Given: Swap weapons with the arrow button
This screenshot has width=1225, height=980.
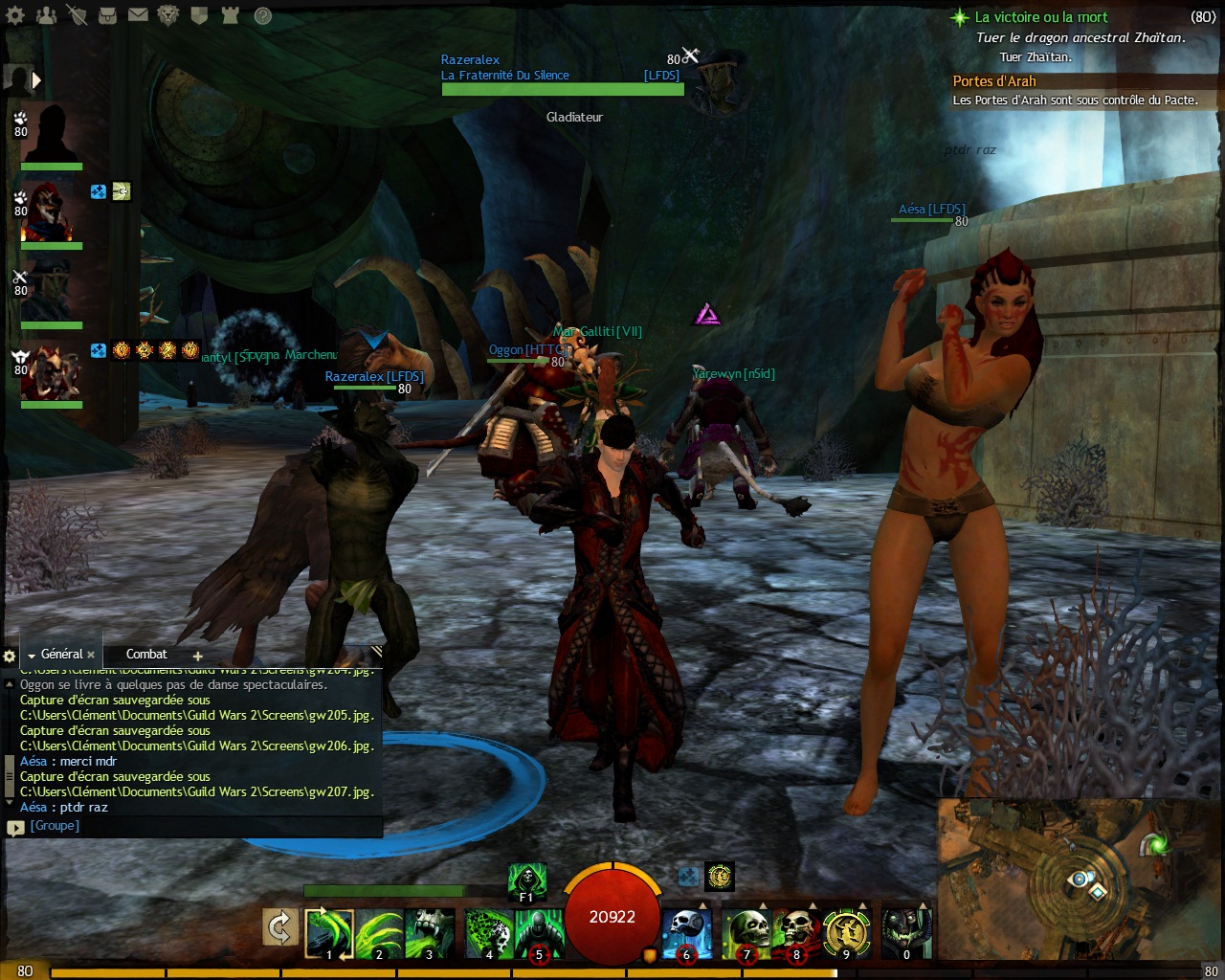Looking at the screenshot, I should tap(279, 927).
